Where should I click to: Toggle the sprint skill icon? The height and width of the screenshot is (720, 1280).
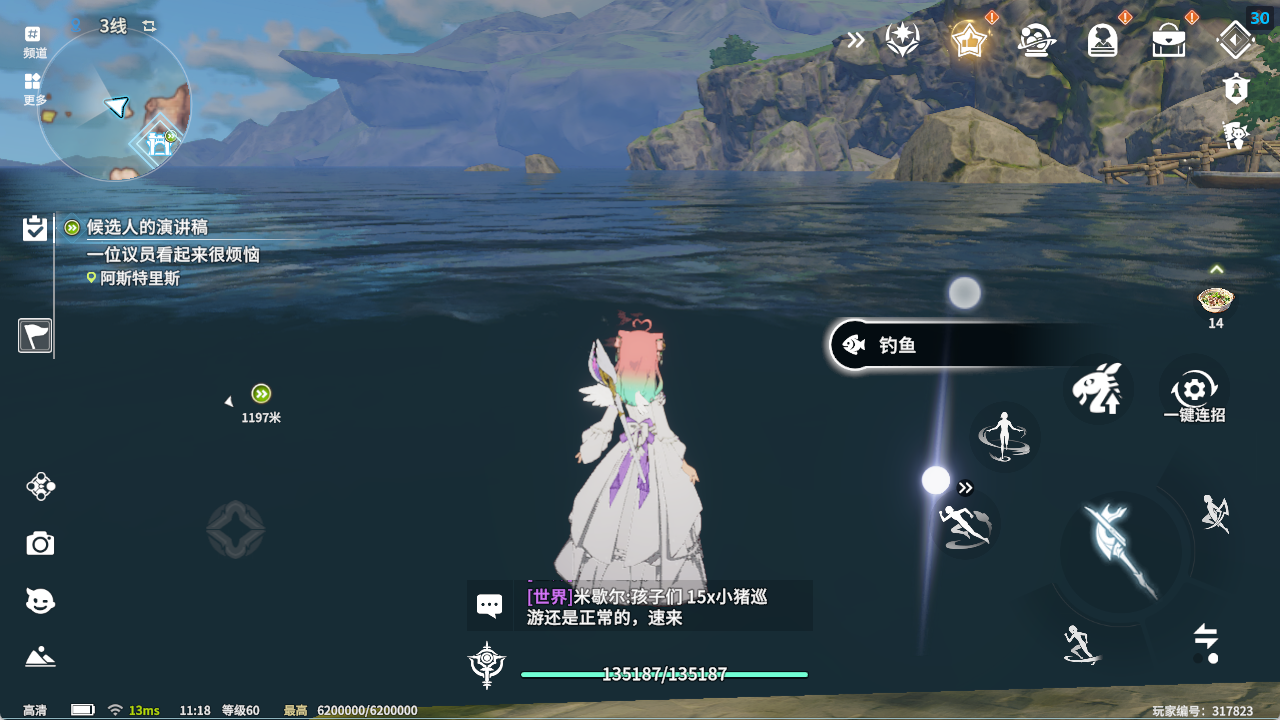[x=965, y=525]
